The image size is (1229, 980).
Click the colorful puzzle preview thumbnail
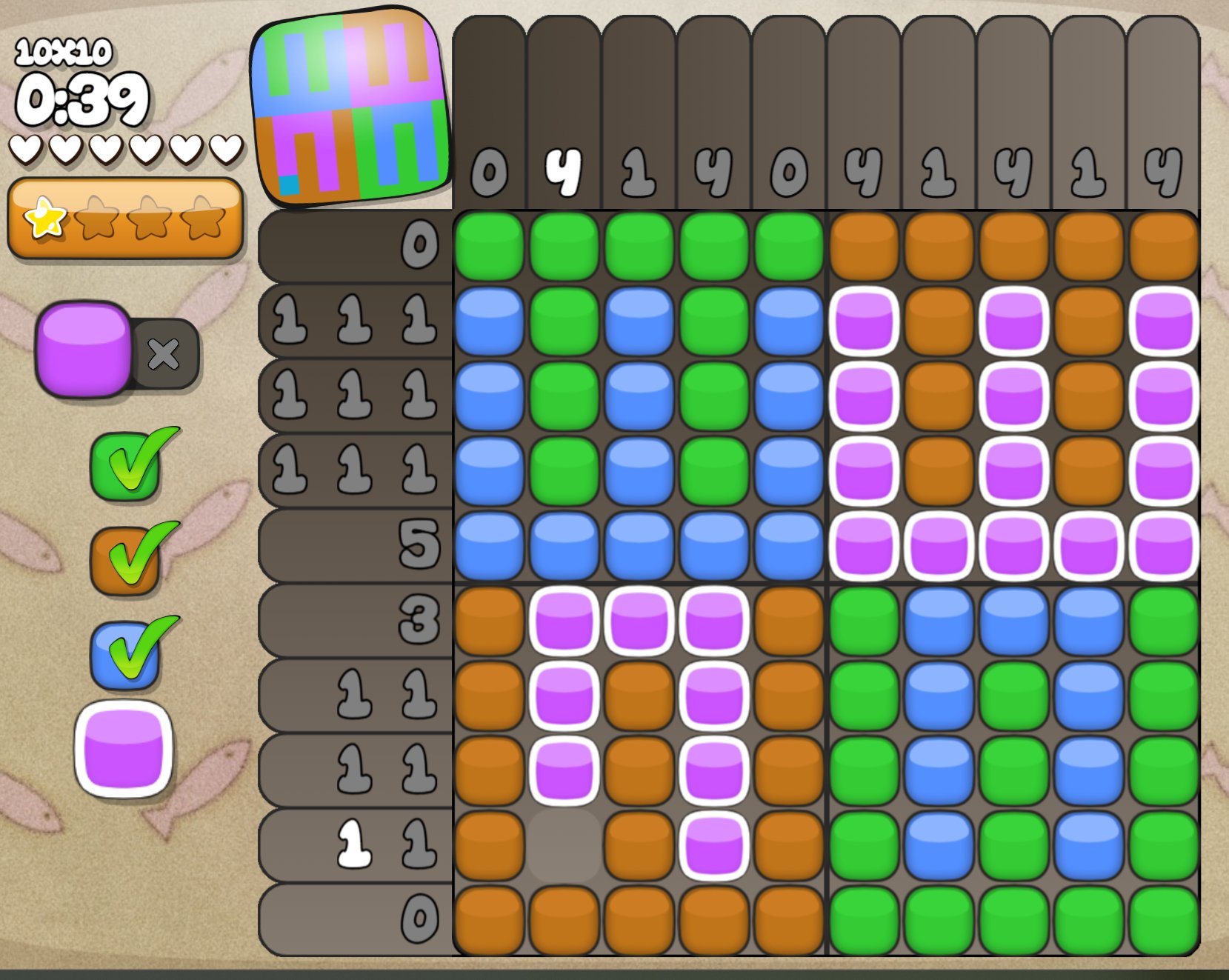coord(350,106)
